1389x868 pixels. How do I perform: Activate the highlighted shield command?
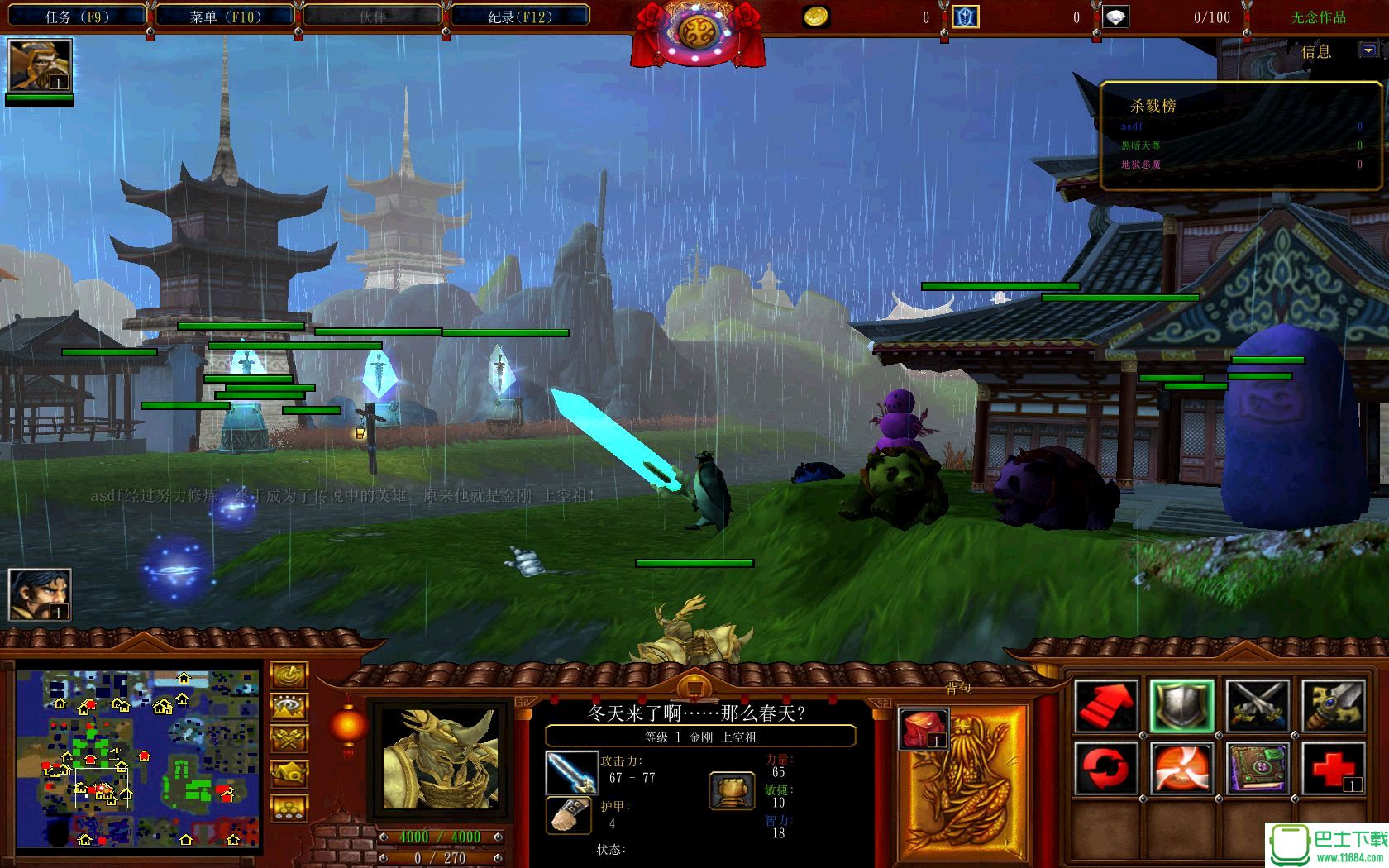pos(1181,705)
